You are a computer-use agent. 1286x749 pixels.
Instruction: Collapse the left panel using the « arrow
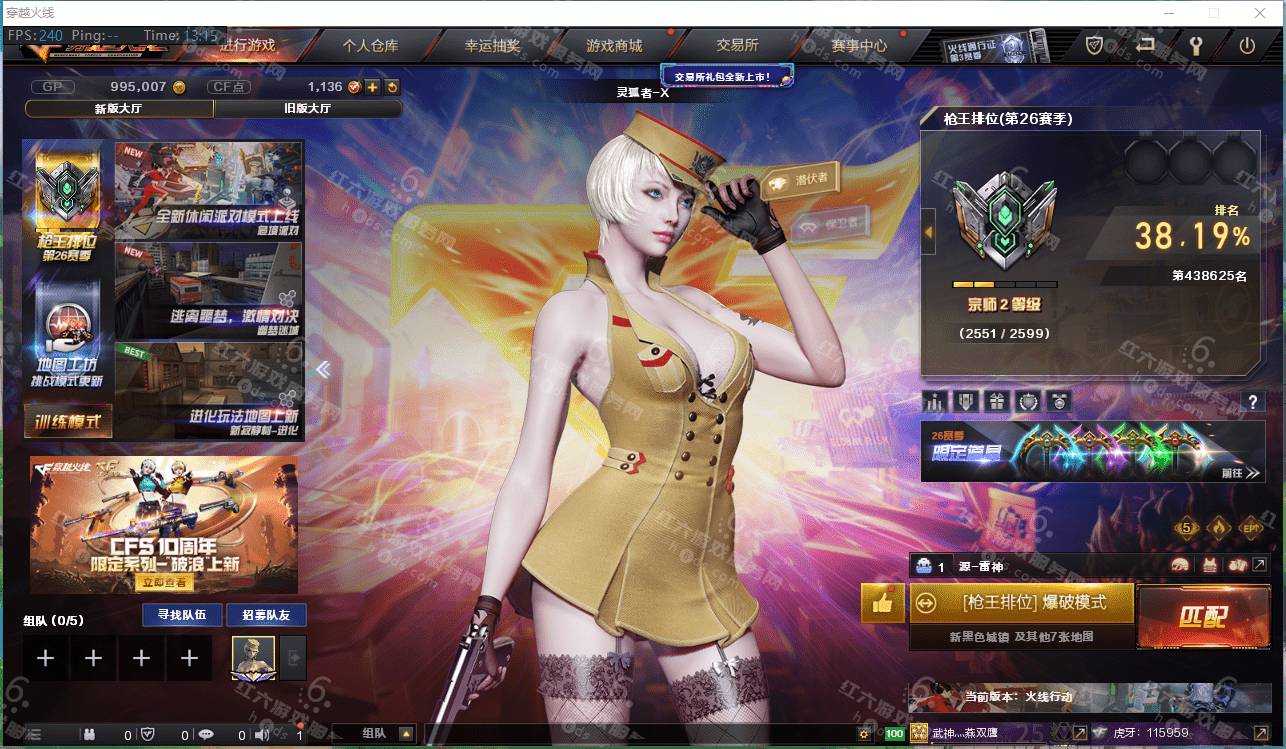tap(323, 369)
